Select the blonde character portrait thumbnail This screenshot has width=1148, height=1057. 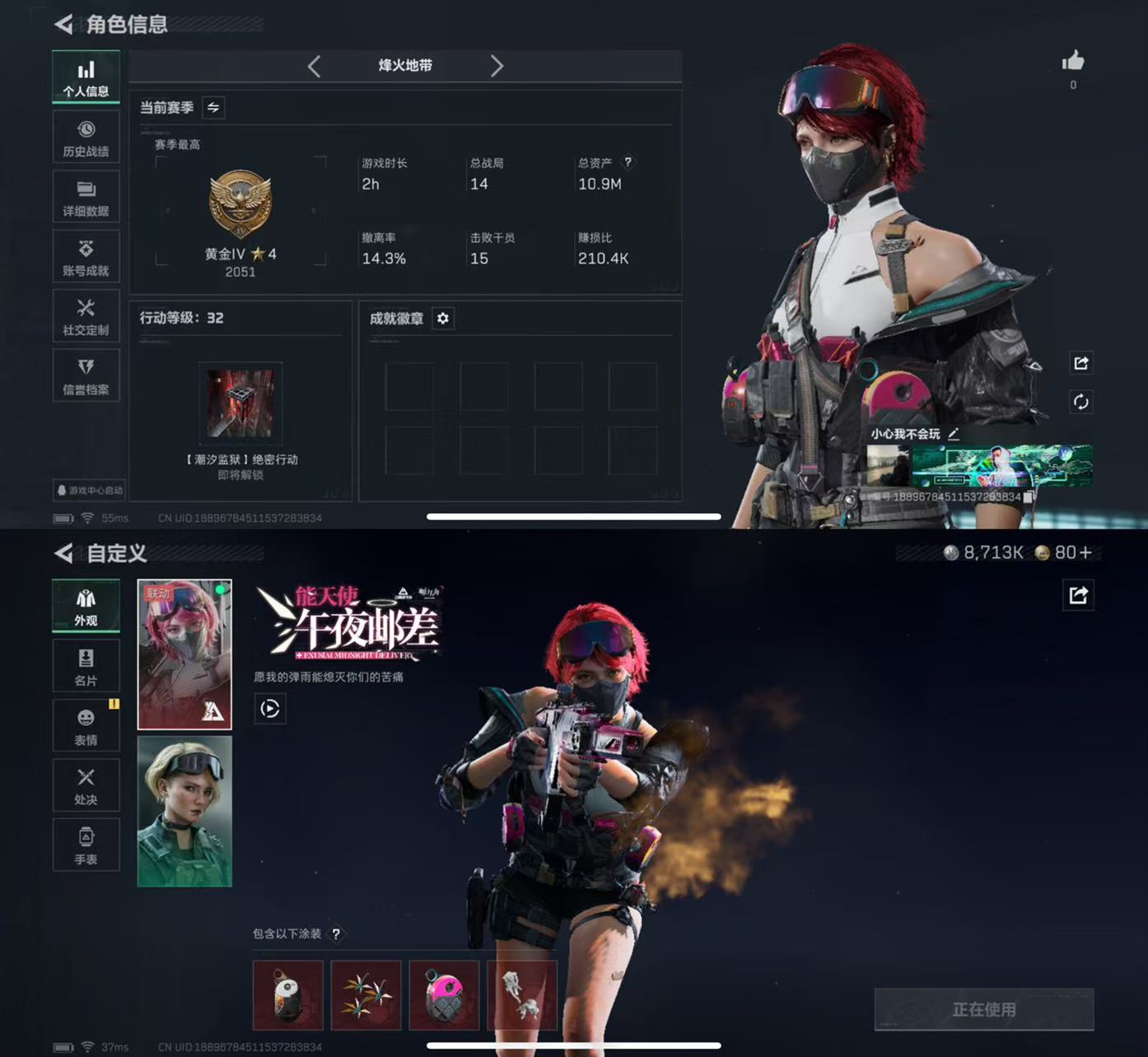[184, 811]
